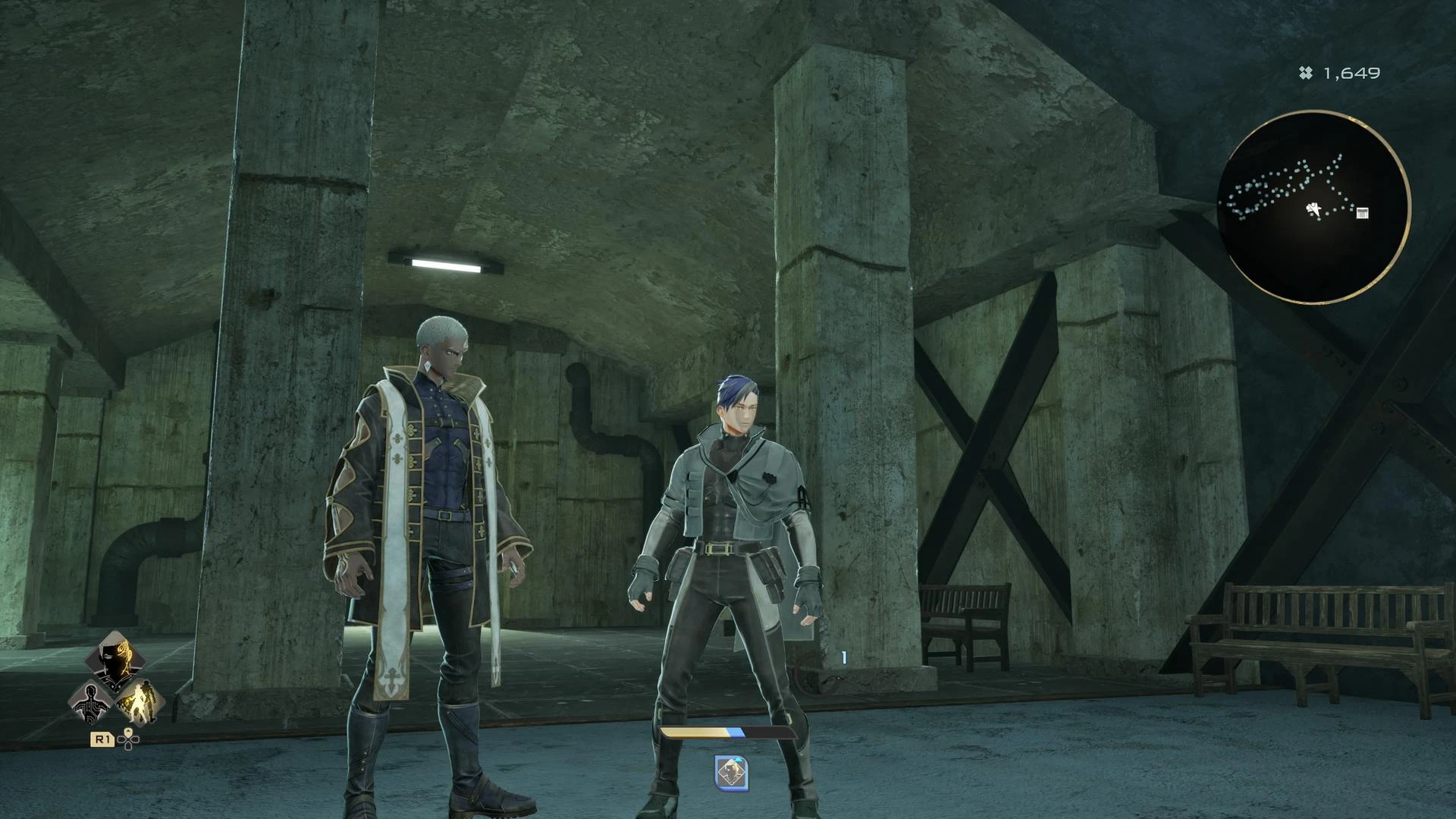Activate the circuit-patterned torso ability icon
The width and height of the screenshot is (1456, 819).
91,702
